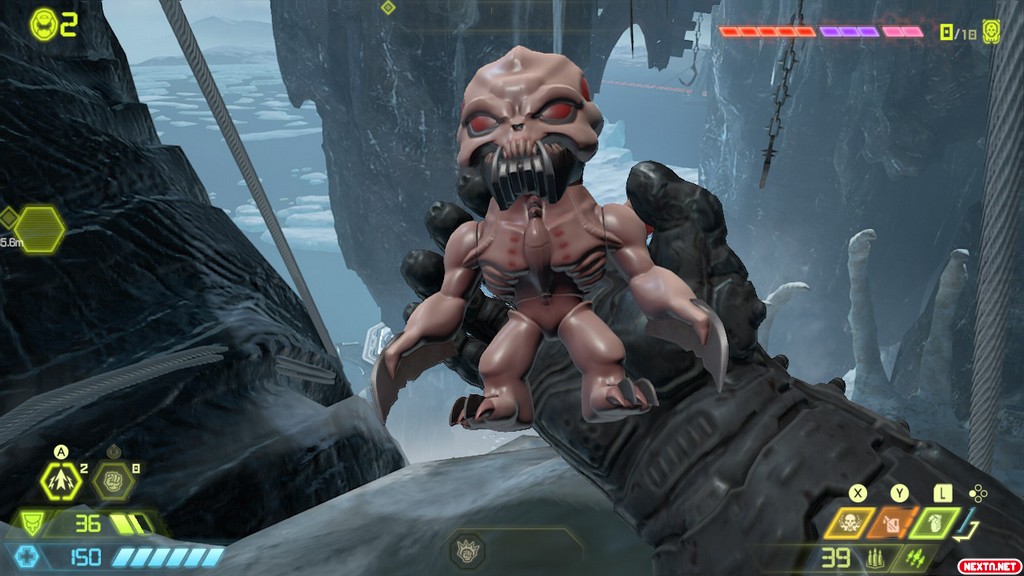The image size is (1024, 576).
Task: Click the extra lives helmet icon
Action: 44,23
